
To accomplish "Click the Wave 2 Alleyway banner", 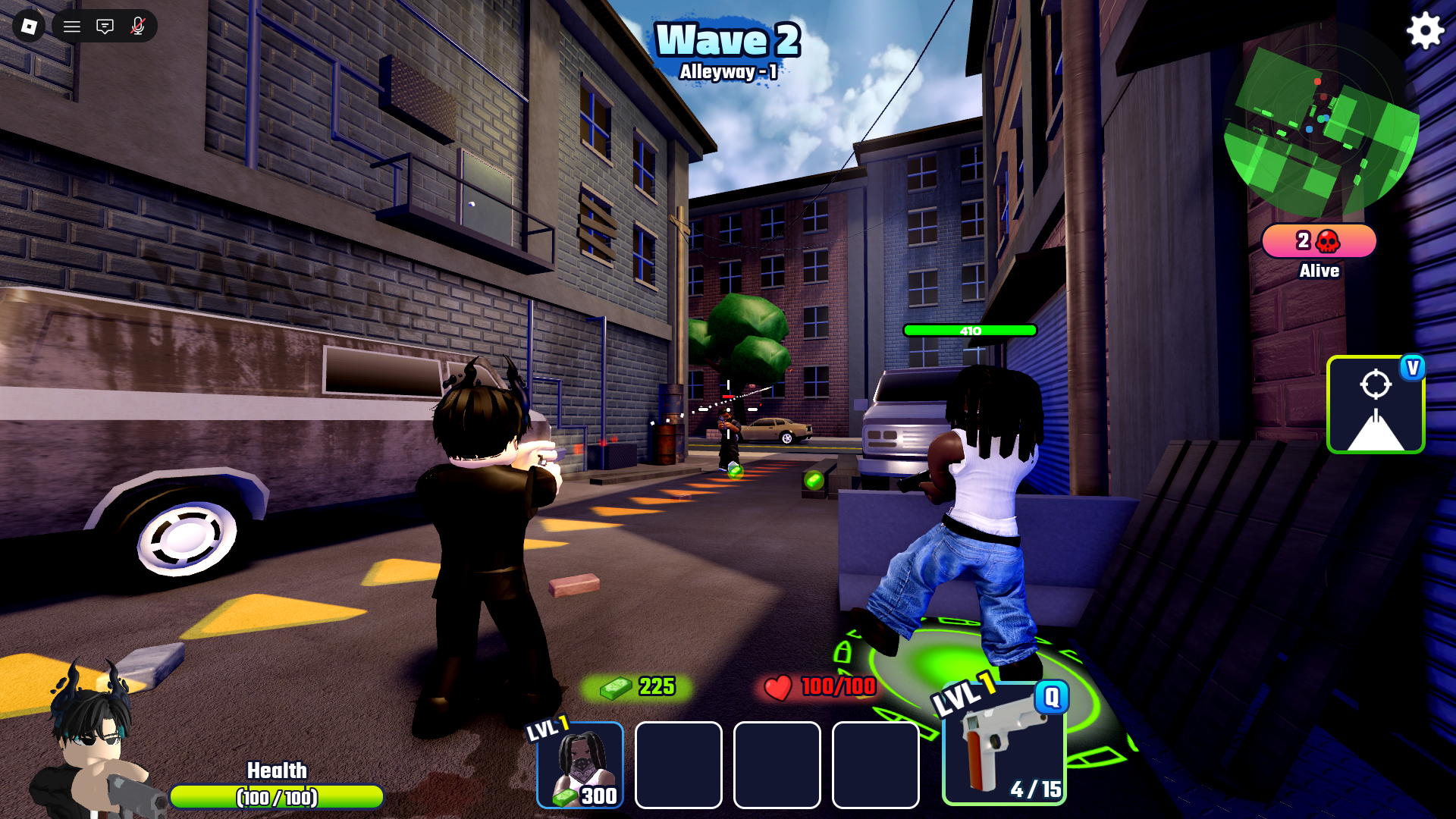I will 727,48.
